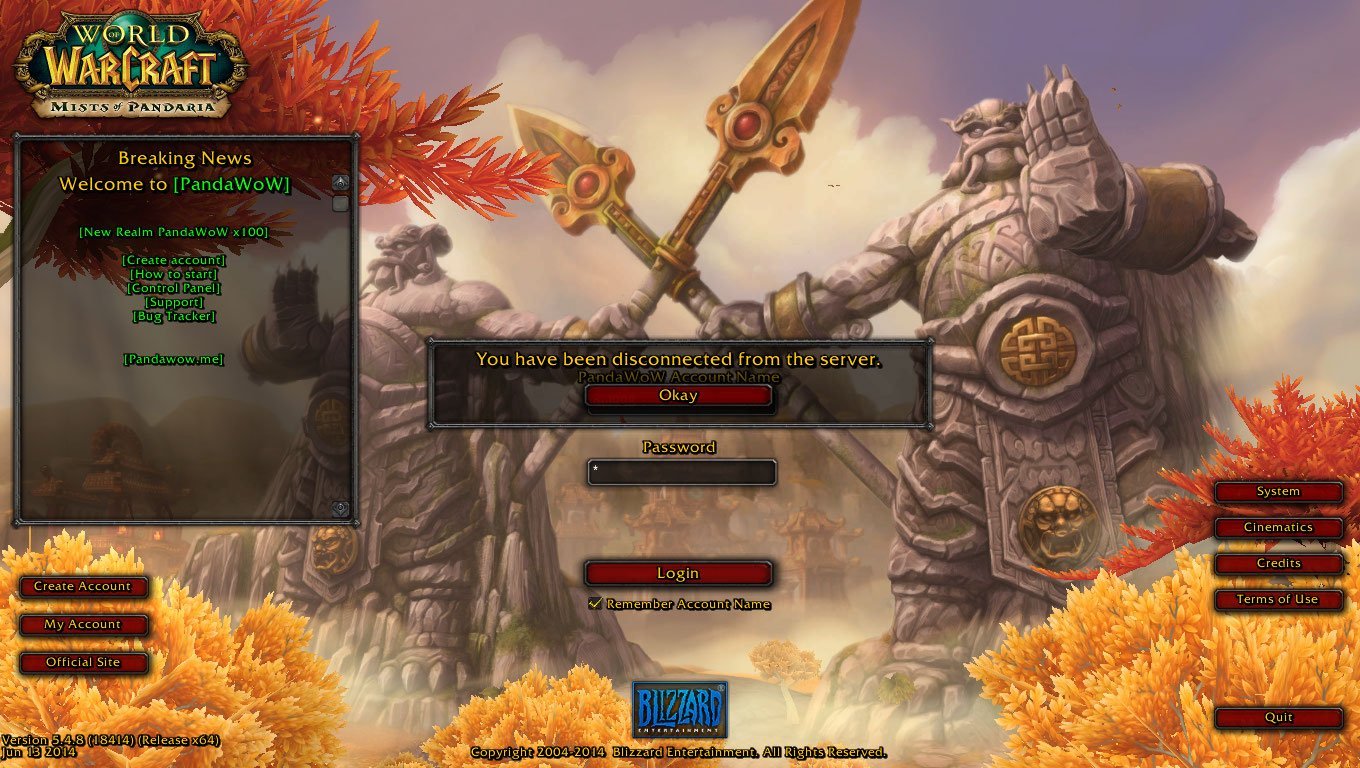The height and width of the screenshot is (768, 1360).
Task: Open the System options
Action: coord(1278,492)
